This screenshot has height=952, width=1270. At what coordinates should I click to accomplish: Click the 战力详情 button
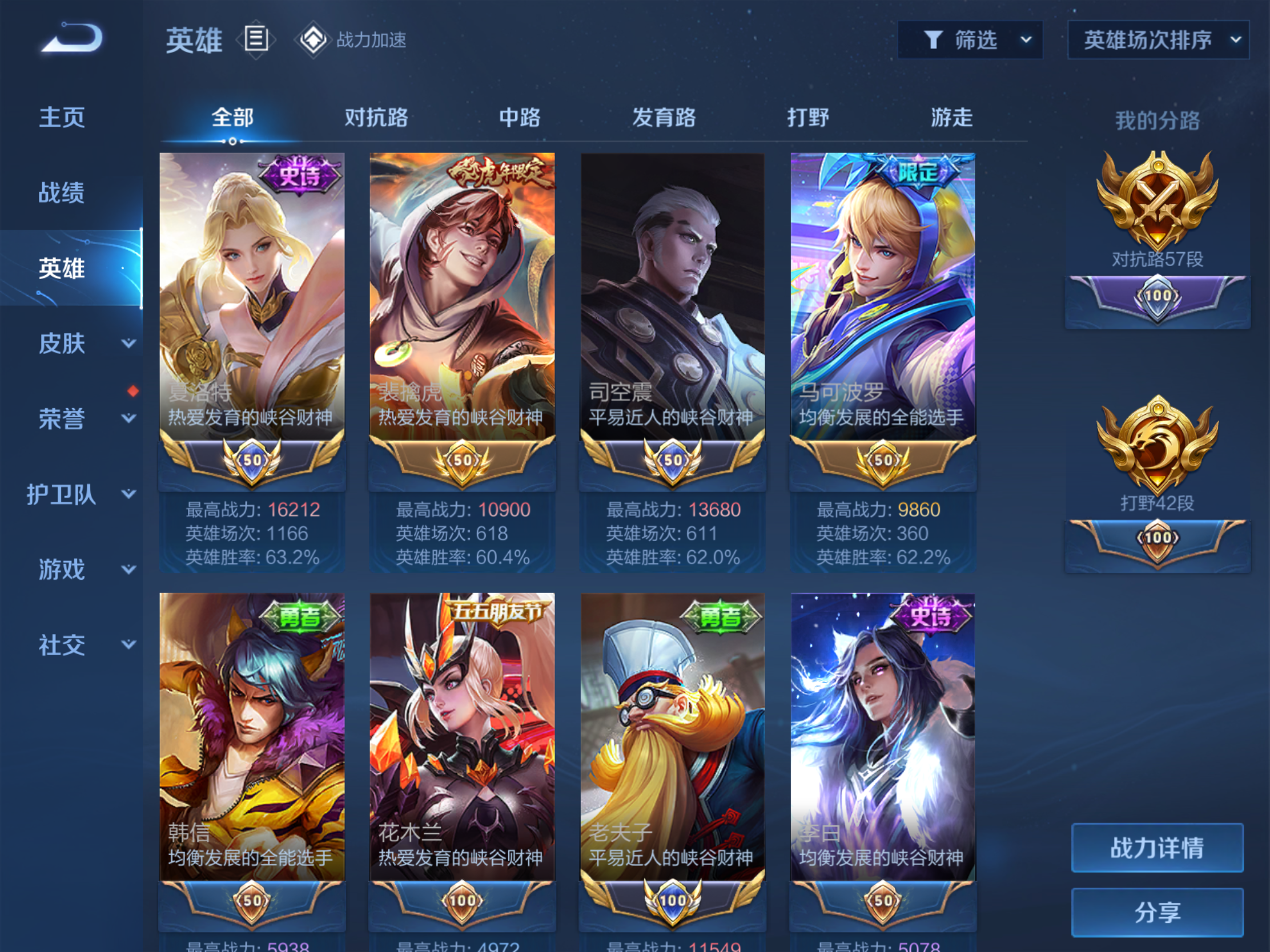click(1158, 848)
